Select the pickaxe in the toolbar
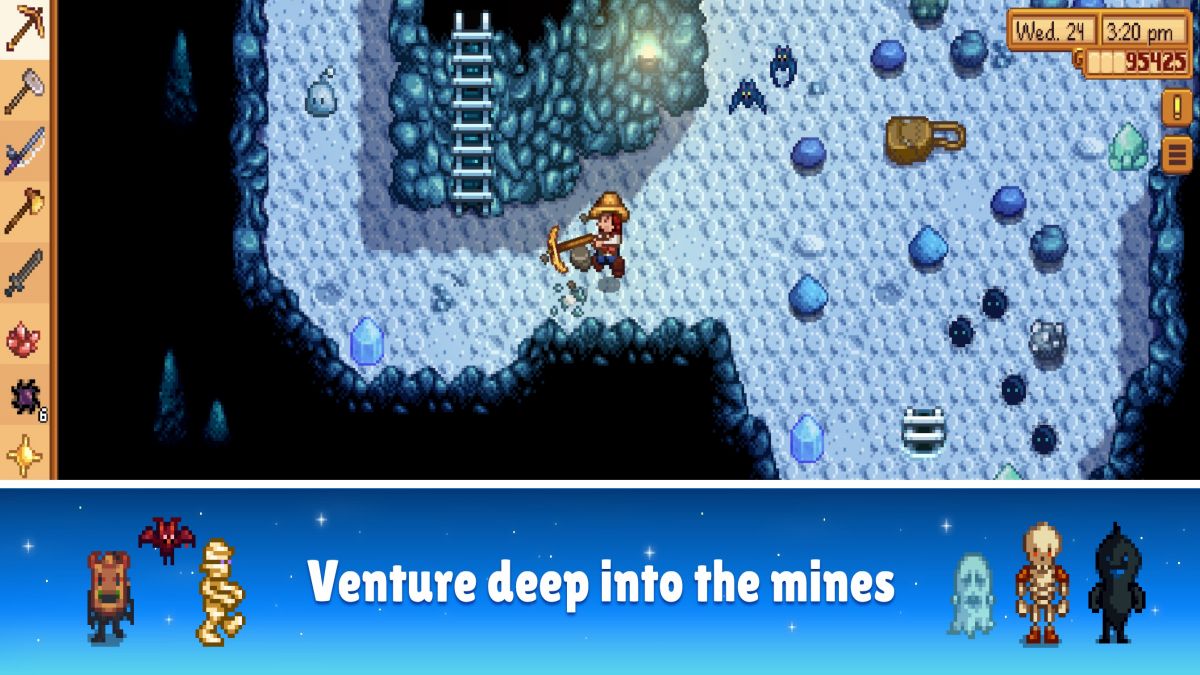1200x675 pixels. 24,30
